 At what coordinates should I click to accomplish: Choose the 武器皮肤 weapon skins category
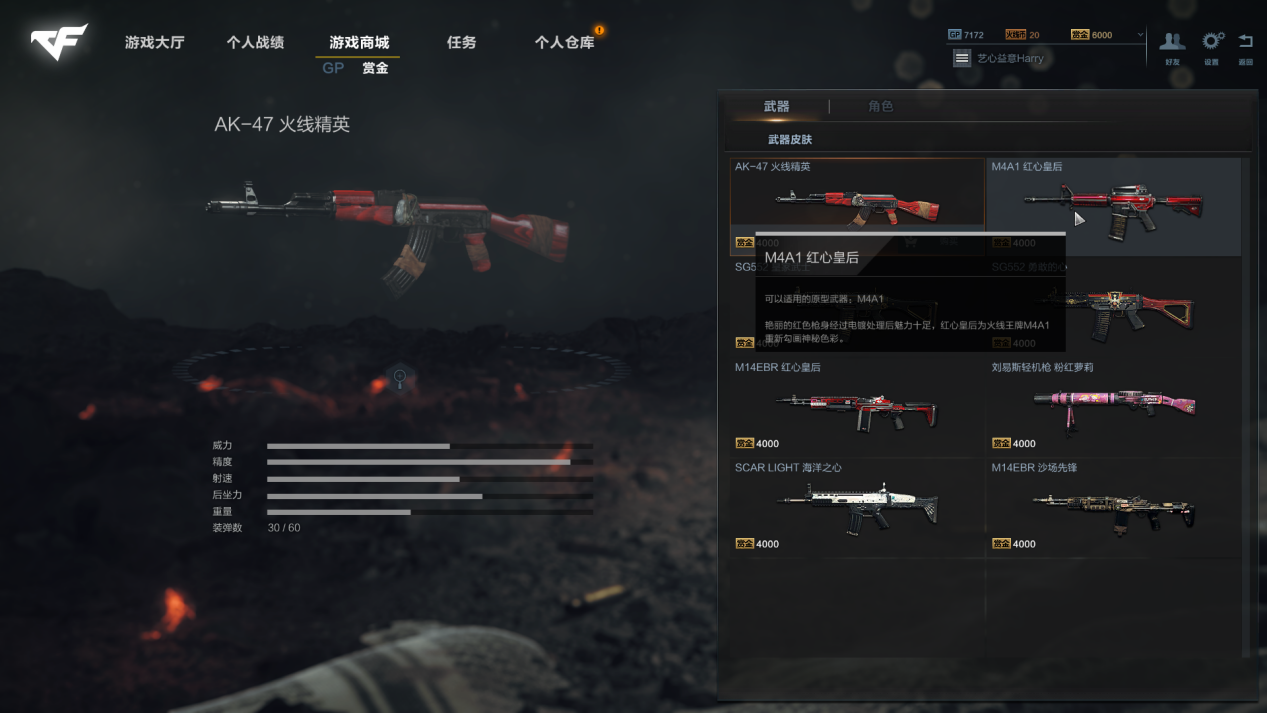[x=790, y=140]
